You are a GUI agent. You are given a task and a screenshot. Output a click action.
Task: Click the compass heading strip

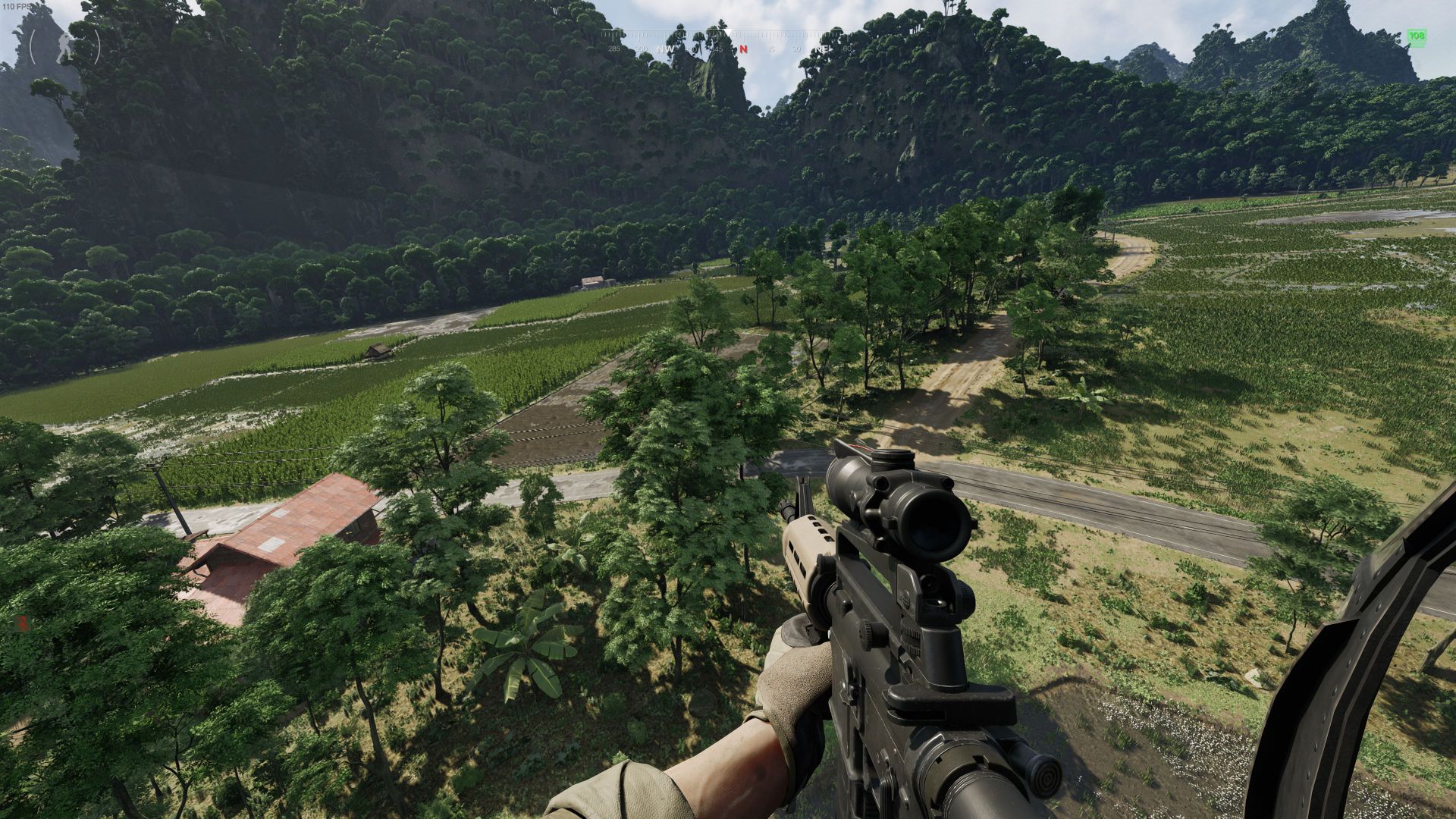[726, 42]
